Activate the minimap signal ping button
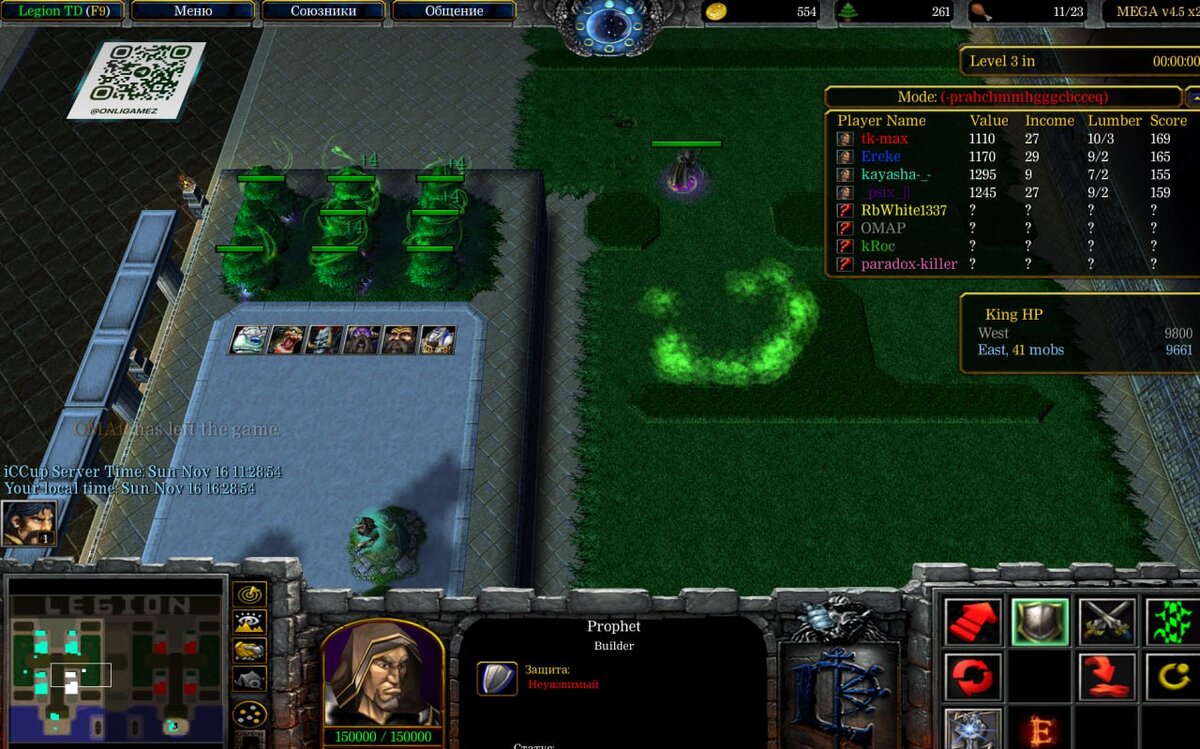Screen dimensions: 1200x749 pyautogui.click(x=249, y=594)
